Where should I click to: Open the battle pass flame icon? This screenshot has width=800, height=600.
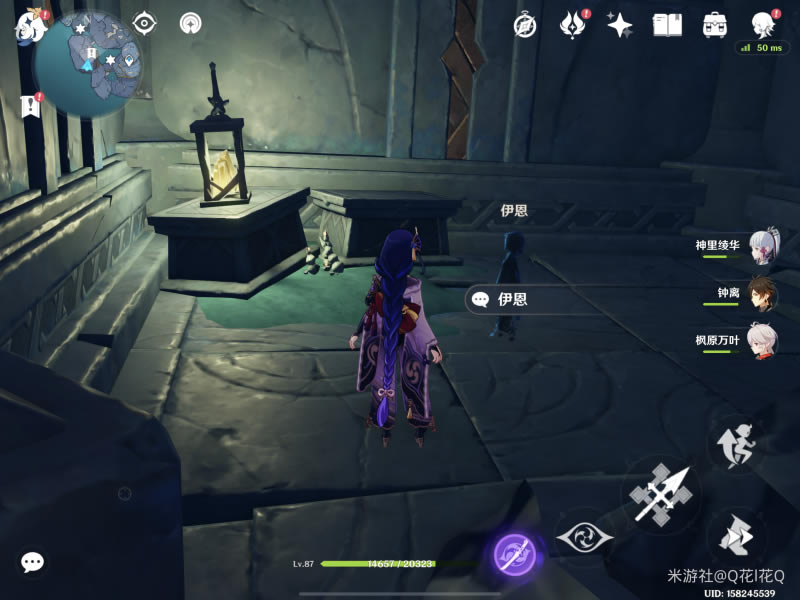coord(572,25)
